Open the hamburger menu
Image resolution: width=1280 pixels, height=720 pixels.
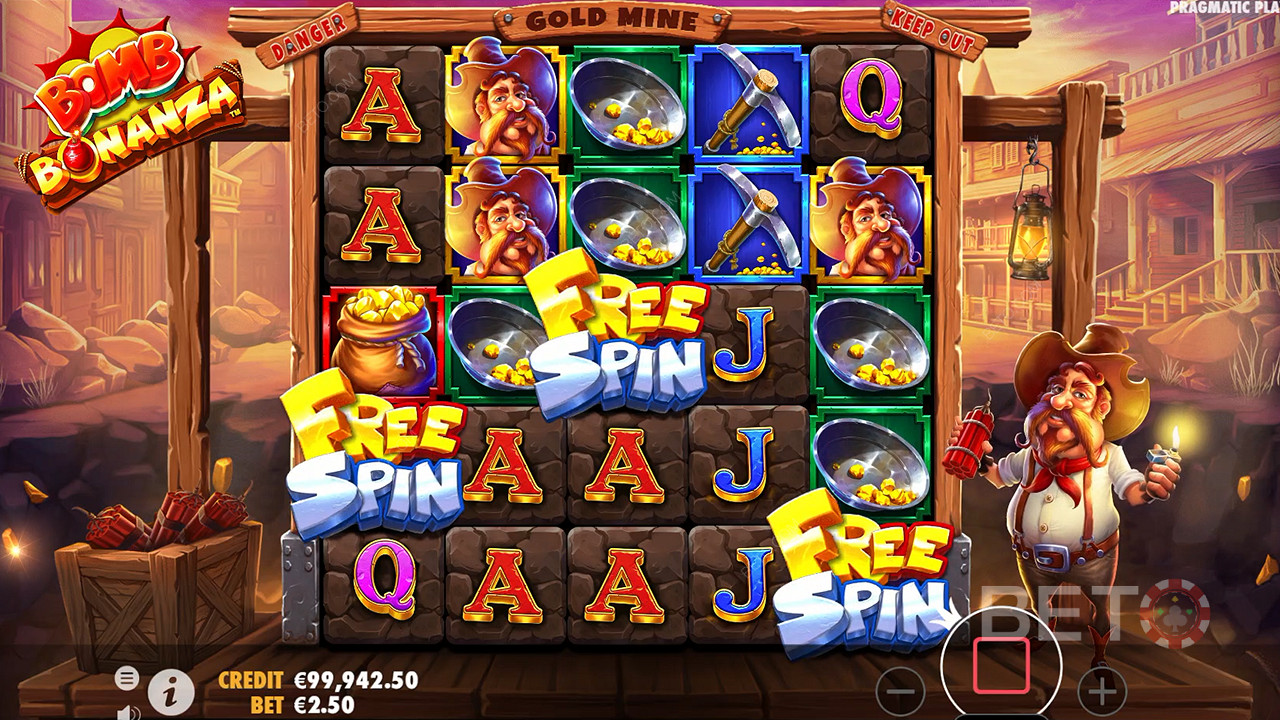tap(126, 678)
